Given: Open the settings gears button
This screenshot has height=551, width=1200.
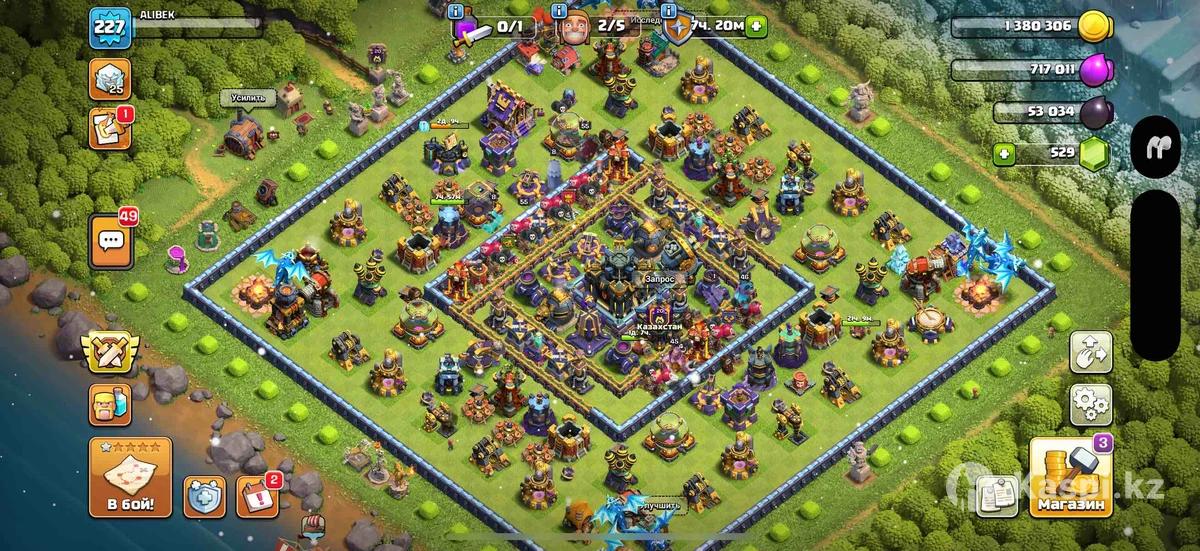Looking at the screenshot, I should coord(1090,404).
